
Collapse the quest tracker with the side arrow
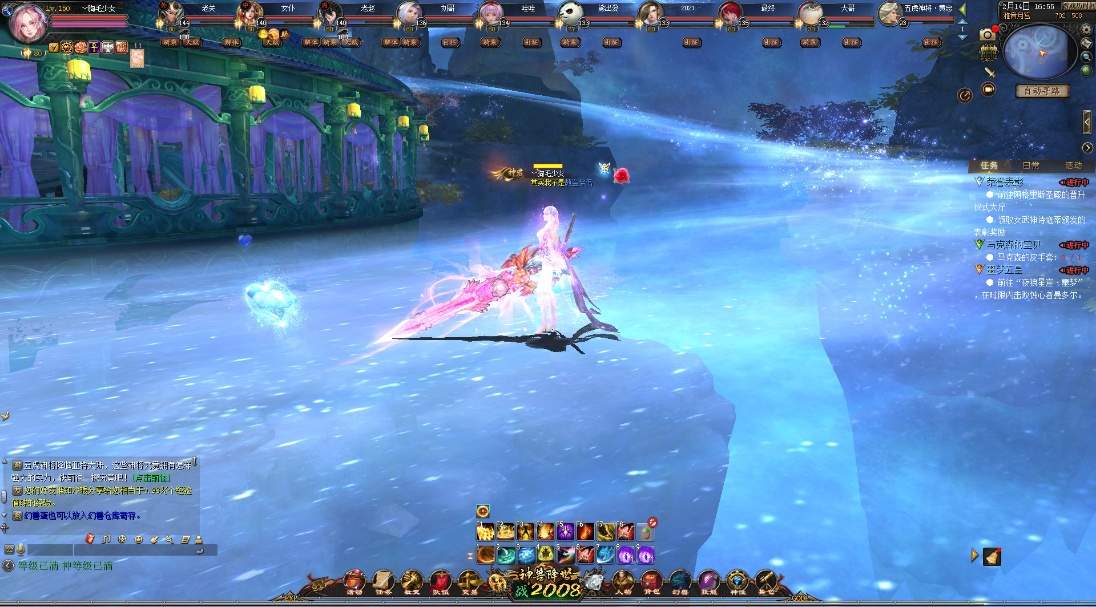(1087, 121)
